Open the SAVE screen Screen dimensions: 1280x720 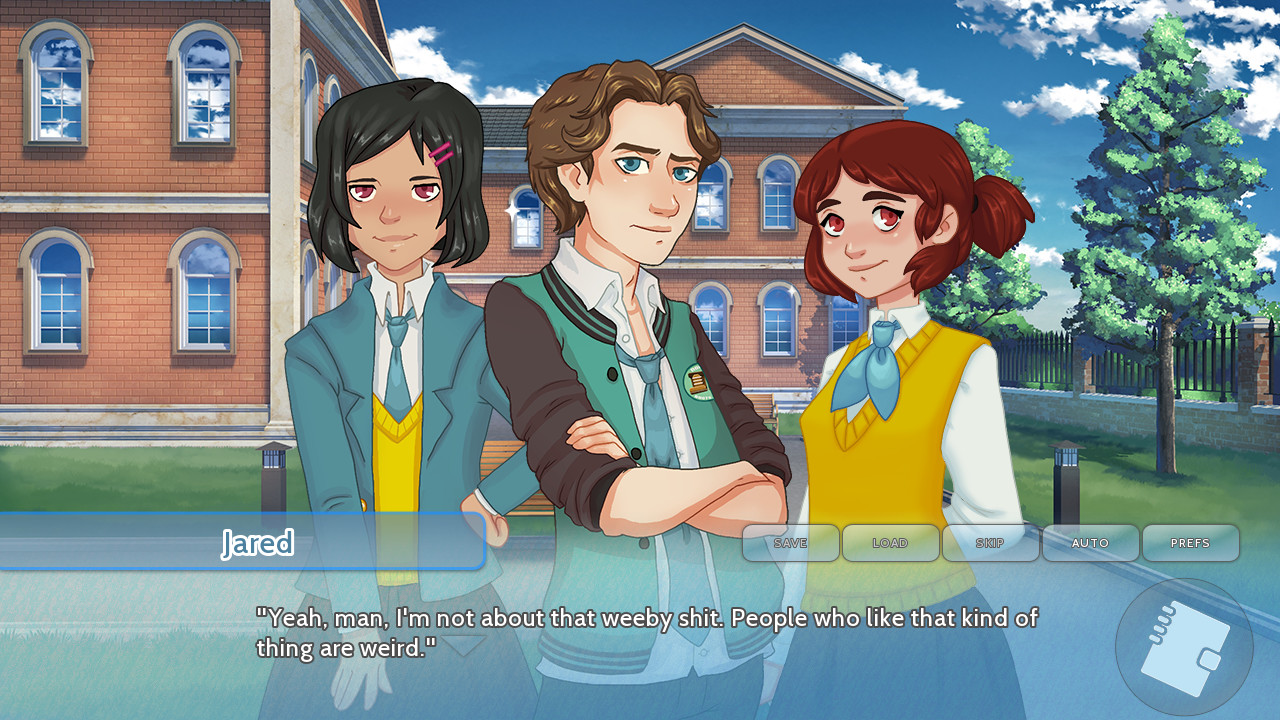click(x=790, y=543)
